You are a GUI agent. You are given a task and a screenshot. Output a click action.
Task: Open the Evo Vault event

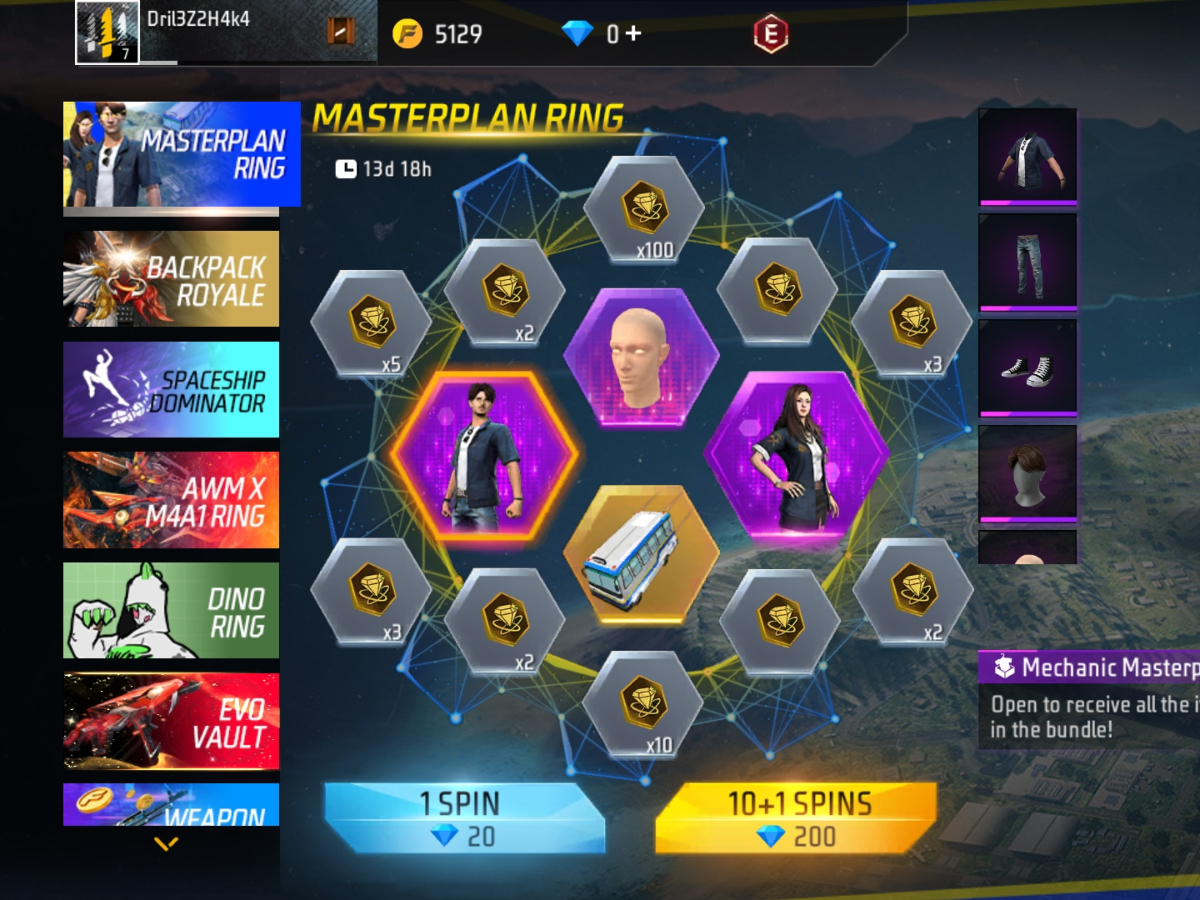point(171,721)
